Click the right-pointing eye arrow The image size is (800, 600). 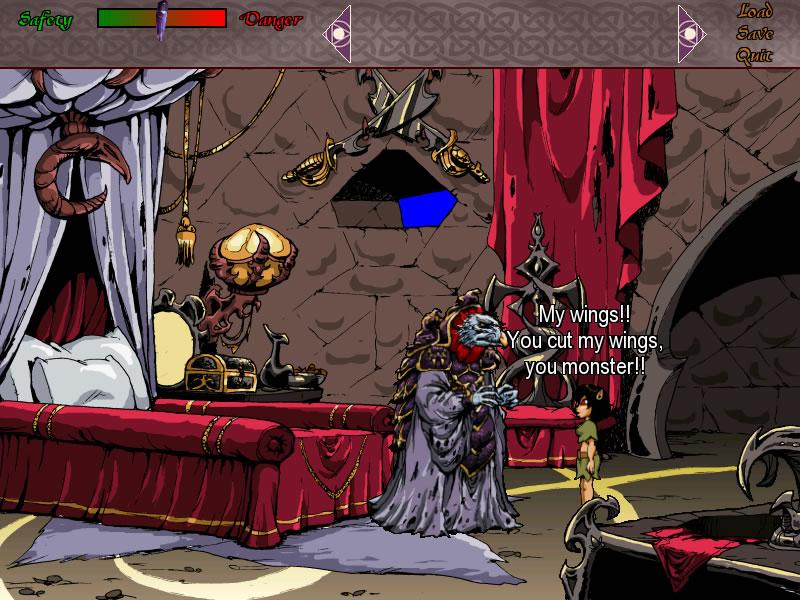click(691, 34)
